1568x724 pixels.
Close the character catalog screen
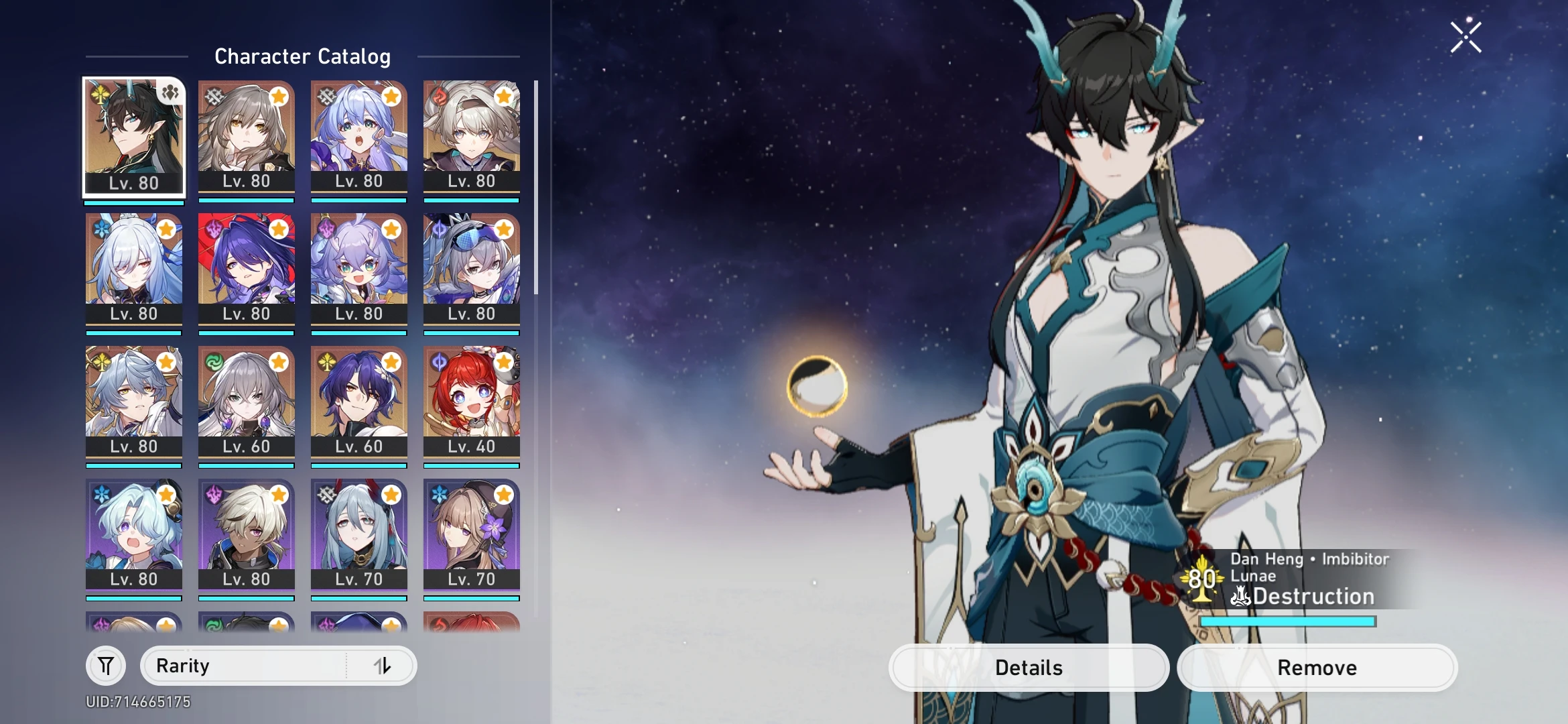point(1465,37)
